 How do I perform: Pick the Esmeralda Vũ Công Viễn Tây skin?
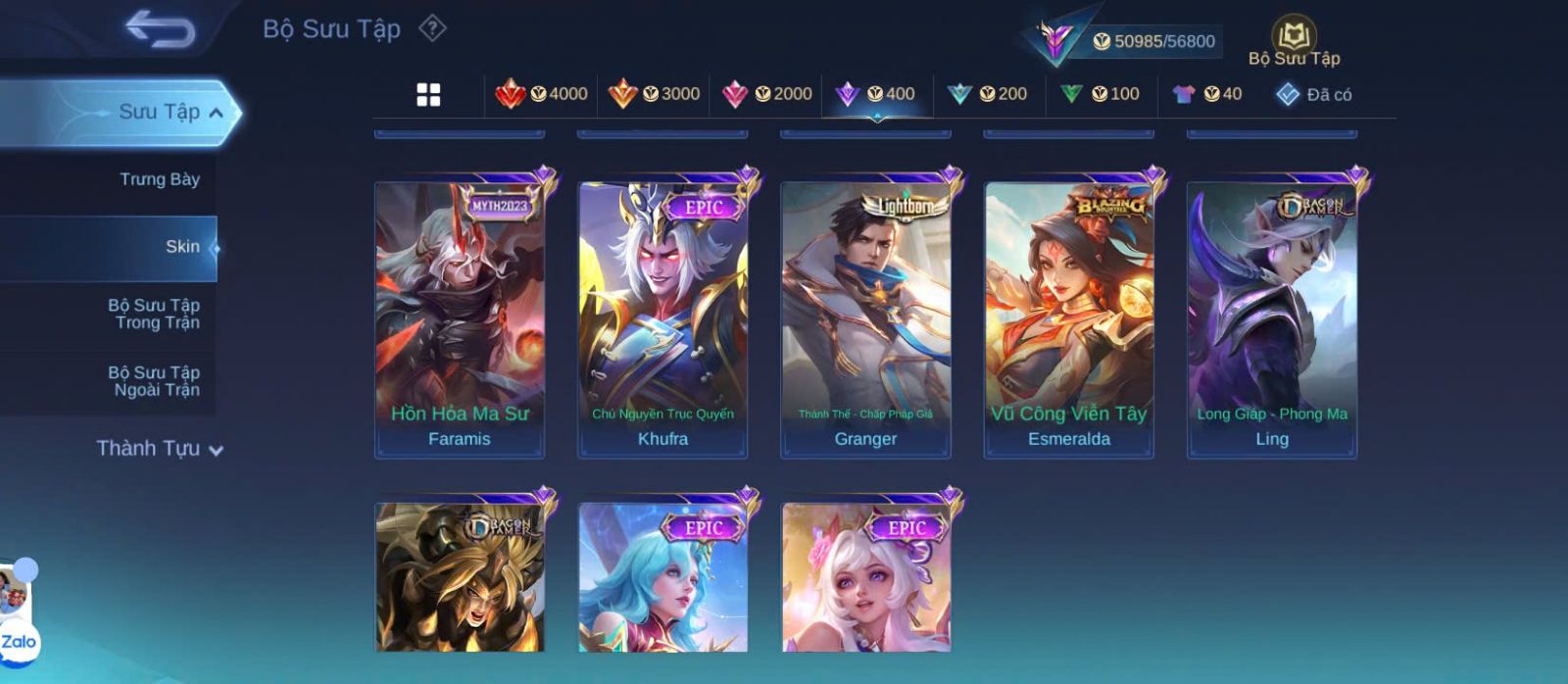[x=1069, y=318]
